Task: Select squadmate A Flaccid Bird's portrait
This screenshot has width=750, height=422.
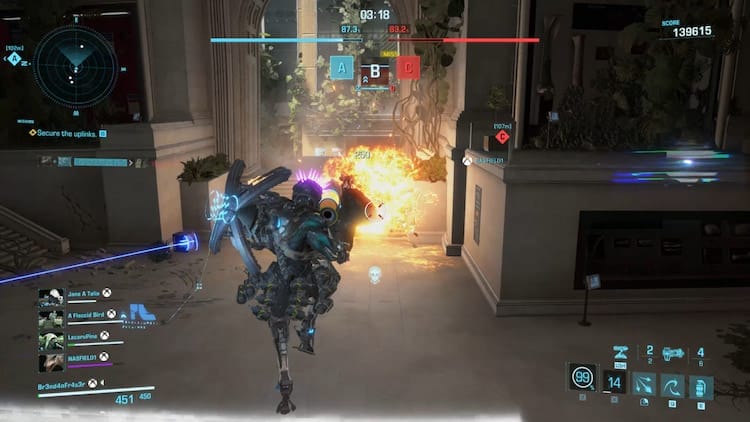Action: click(x=51, y=316)
